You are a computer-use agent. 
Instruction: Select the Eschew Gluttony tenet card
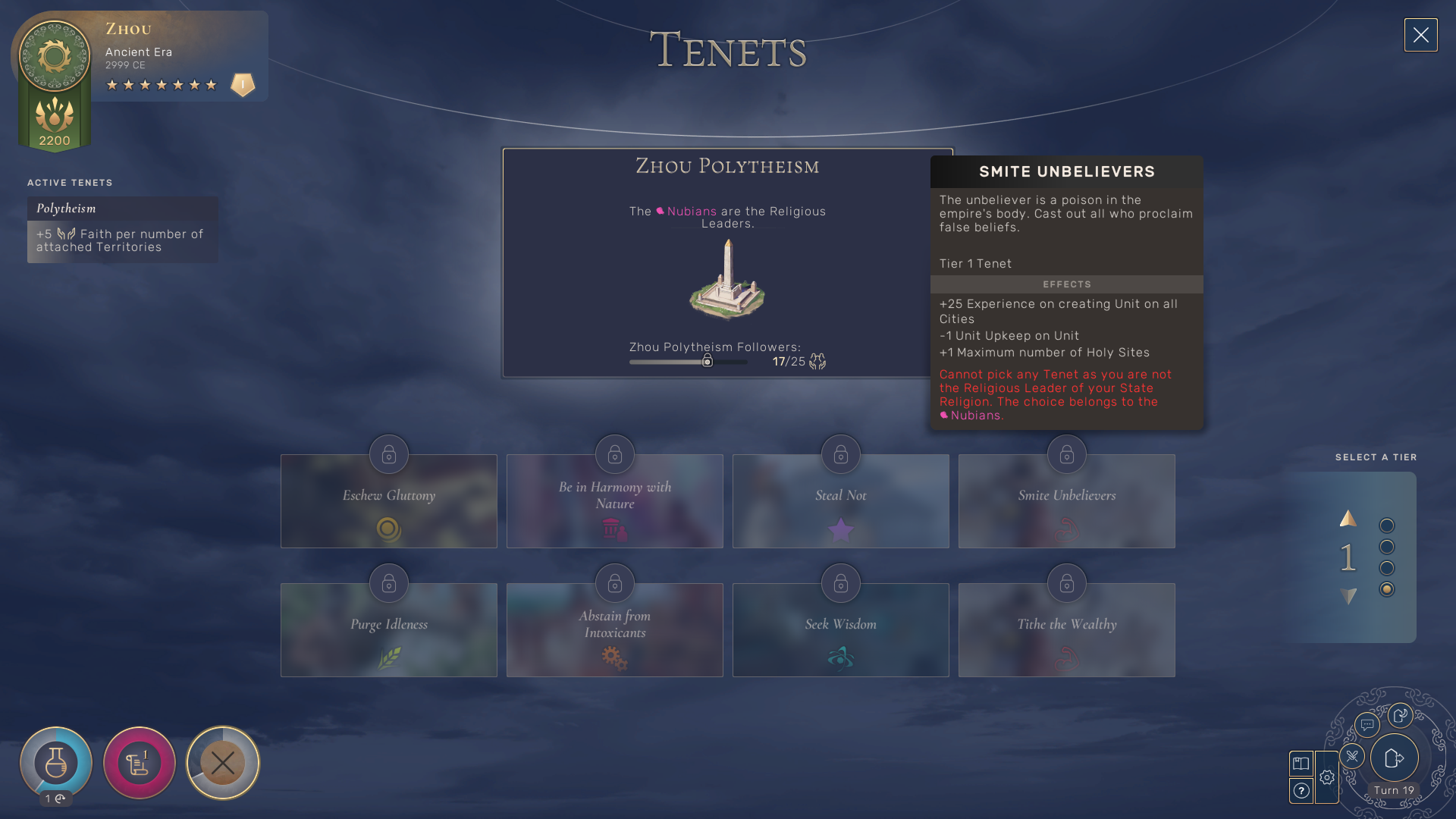[x=388, y=500]
